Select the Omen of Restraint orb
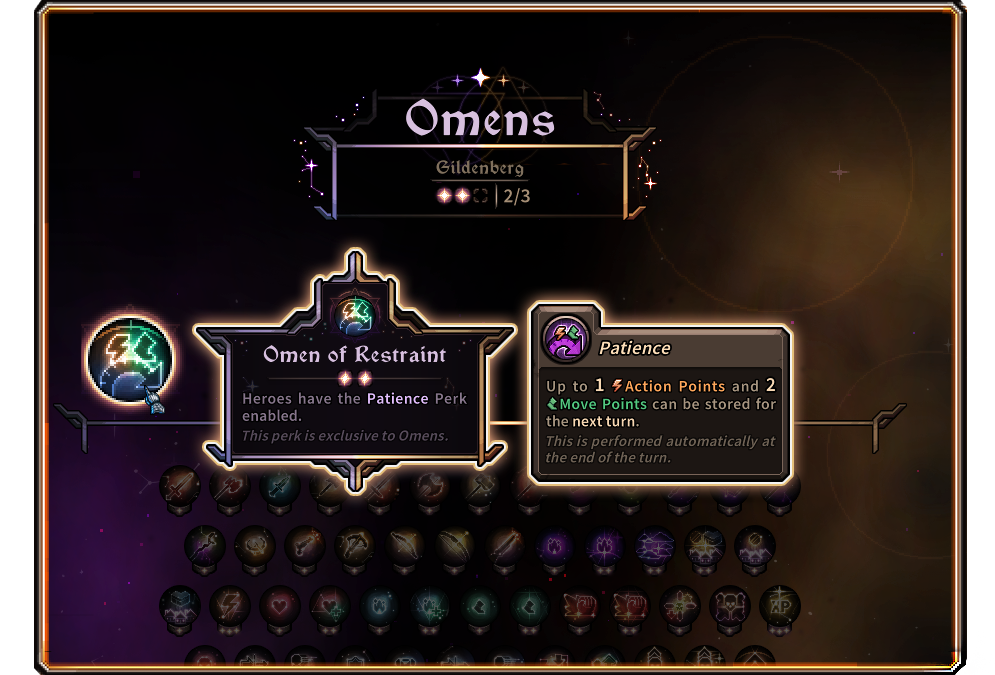The height and width of the screenshot is (675, 995). (x=130, y=358)
